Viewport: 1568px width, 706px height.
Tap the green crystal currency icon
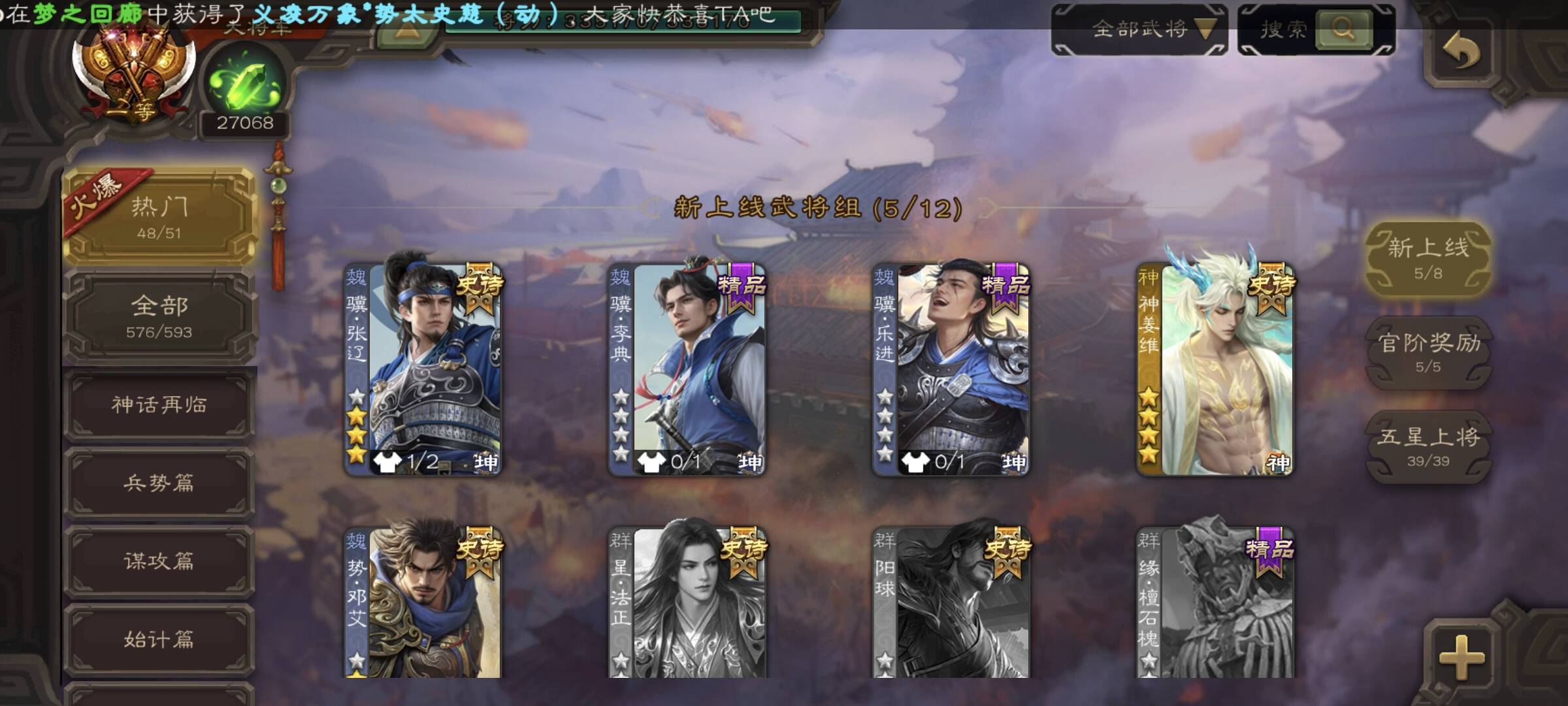coord(244,85)
